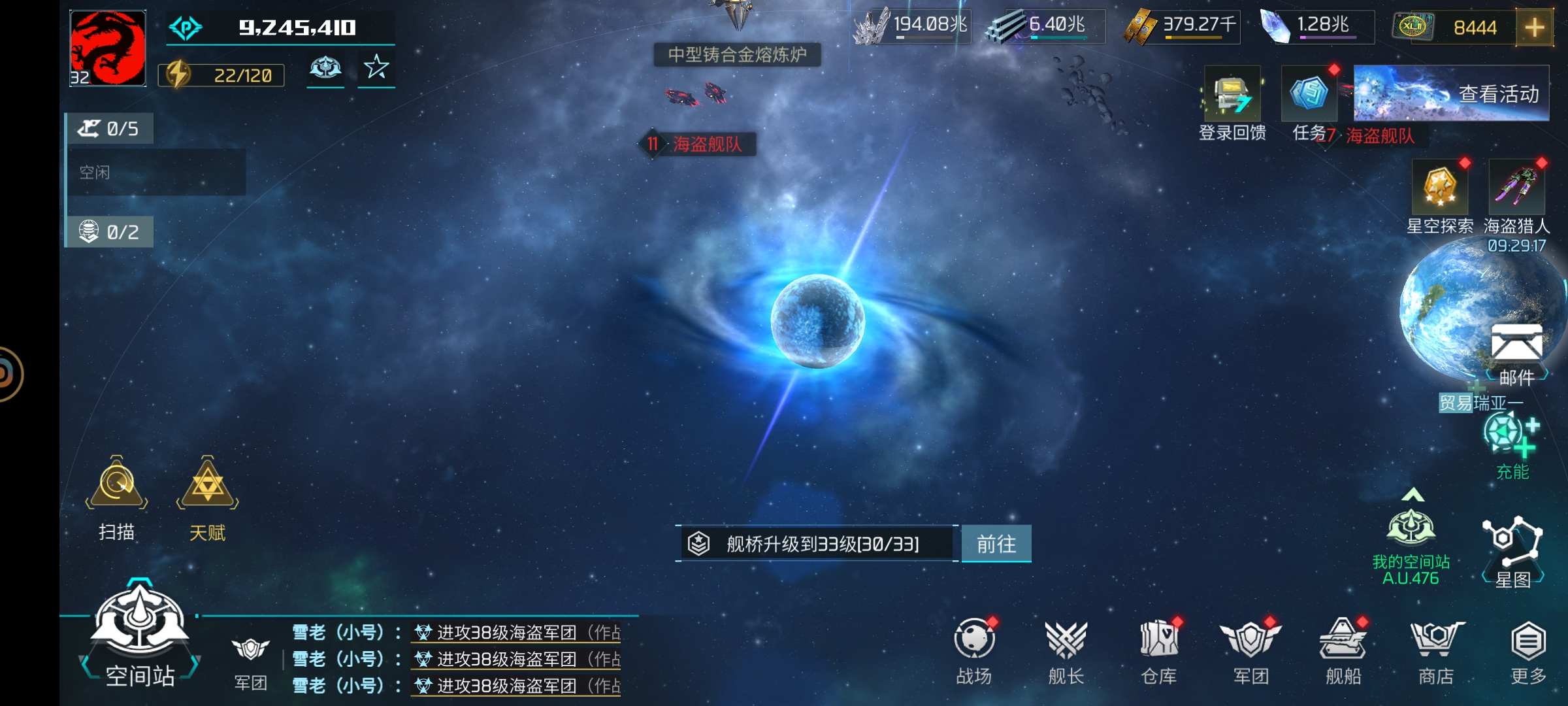This screenshot has width=1568, height=706.
Task: View the 查看活动 events banner
Action: click(1450, 93)
